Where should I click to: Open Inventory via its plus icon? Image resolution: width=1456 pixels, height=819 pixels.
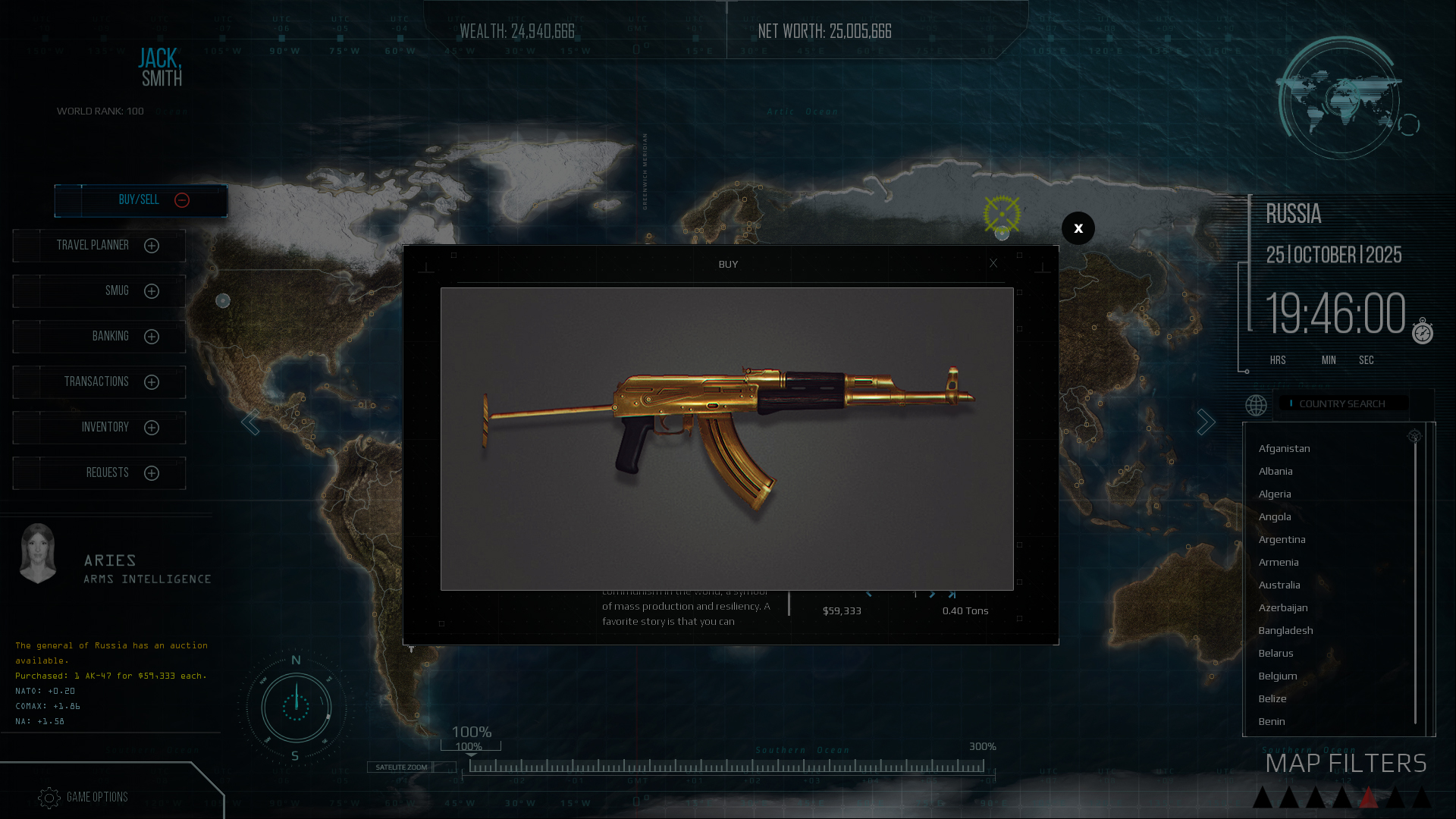[152, 427]
